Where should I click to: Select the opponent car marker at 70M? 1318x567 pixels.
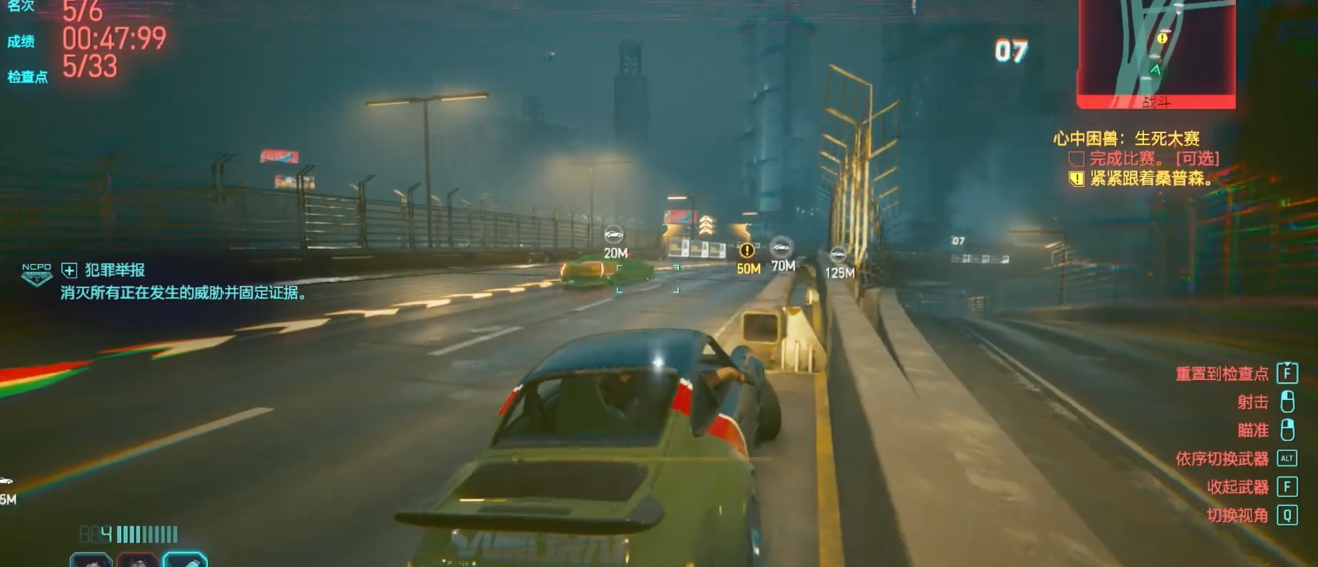click(x=782, y=246)
